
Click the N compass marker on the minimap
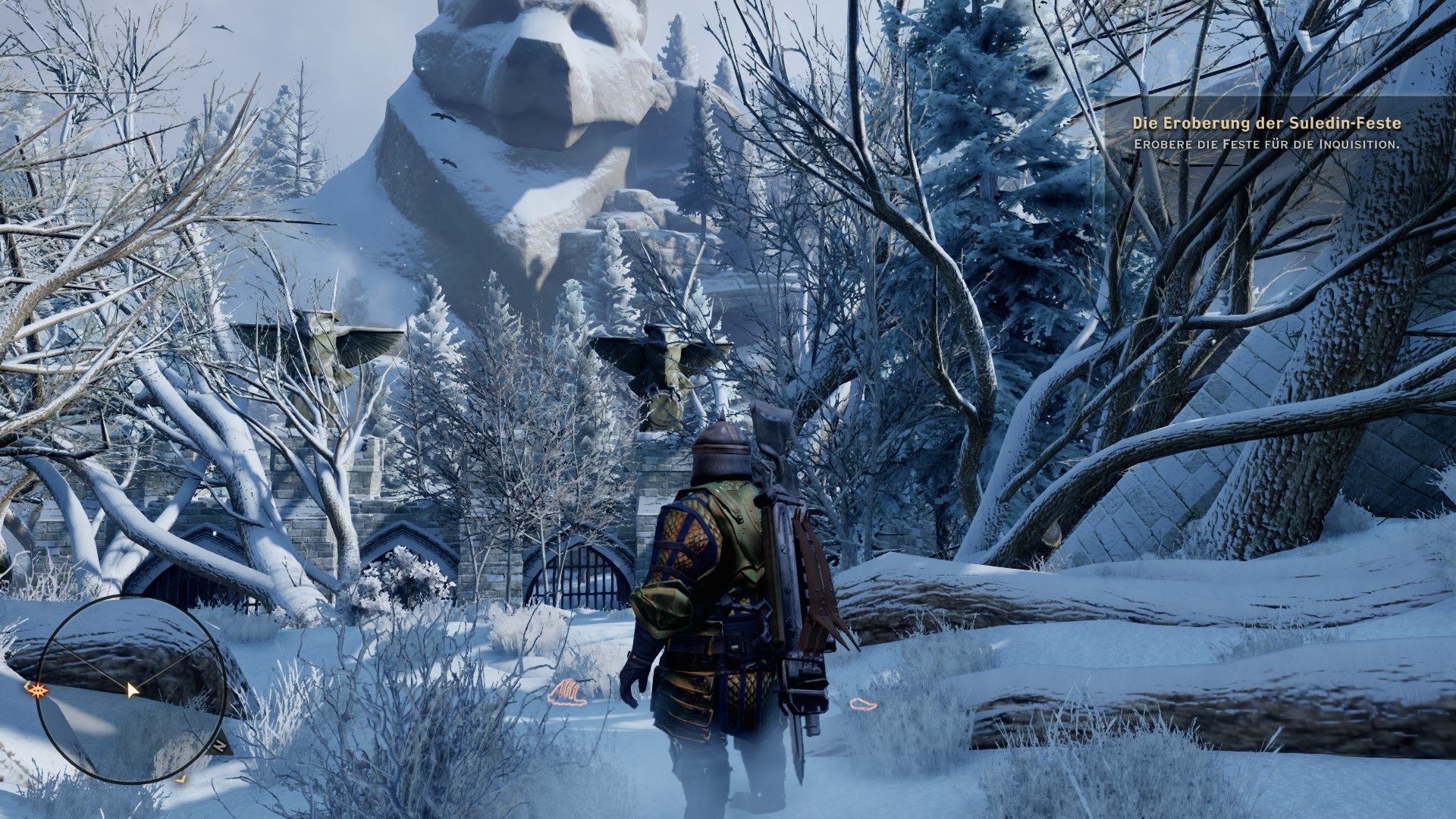coord(221,745)
